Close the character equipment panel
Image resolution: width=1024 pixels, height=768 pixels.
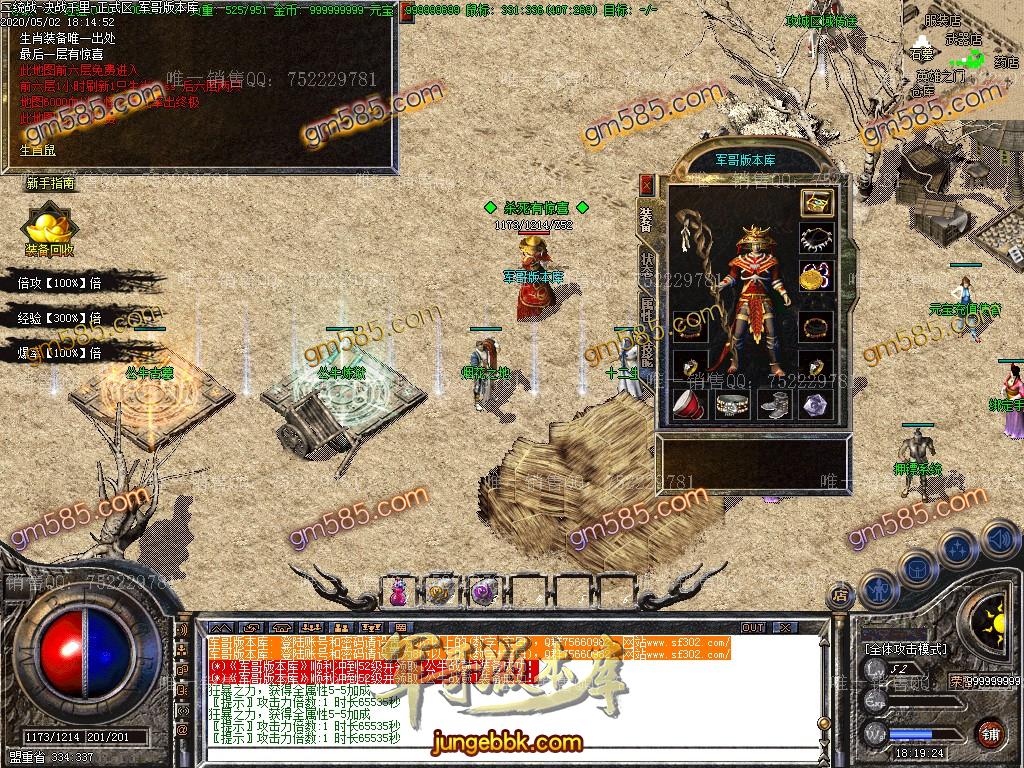pyautogui.click(x=646, y=185)
